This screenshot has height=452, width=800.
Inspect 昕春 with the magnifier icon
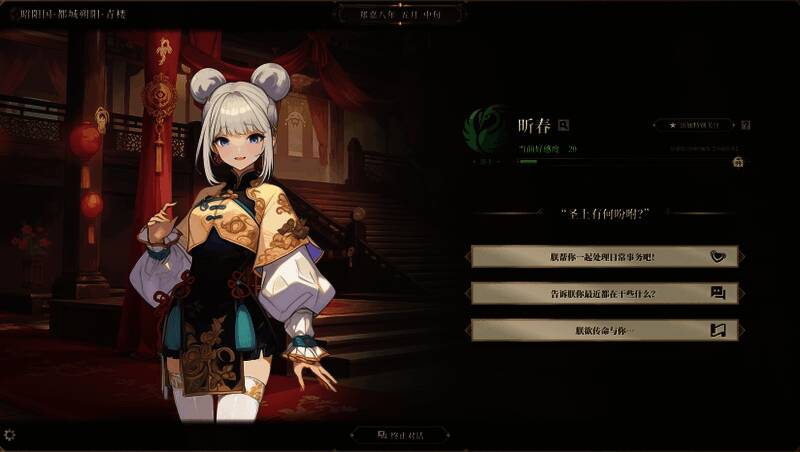coord(564,125)
